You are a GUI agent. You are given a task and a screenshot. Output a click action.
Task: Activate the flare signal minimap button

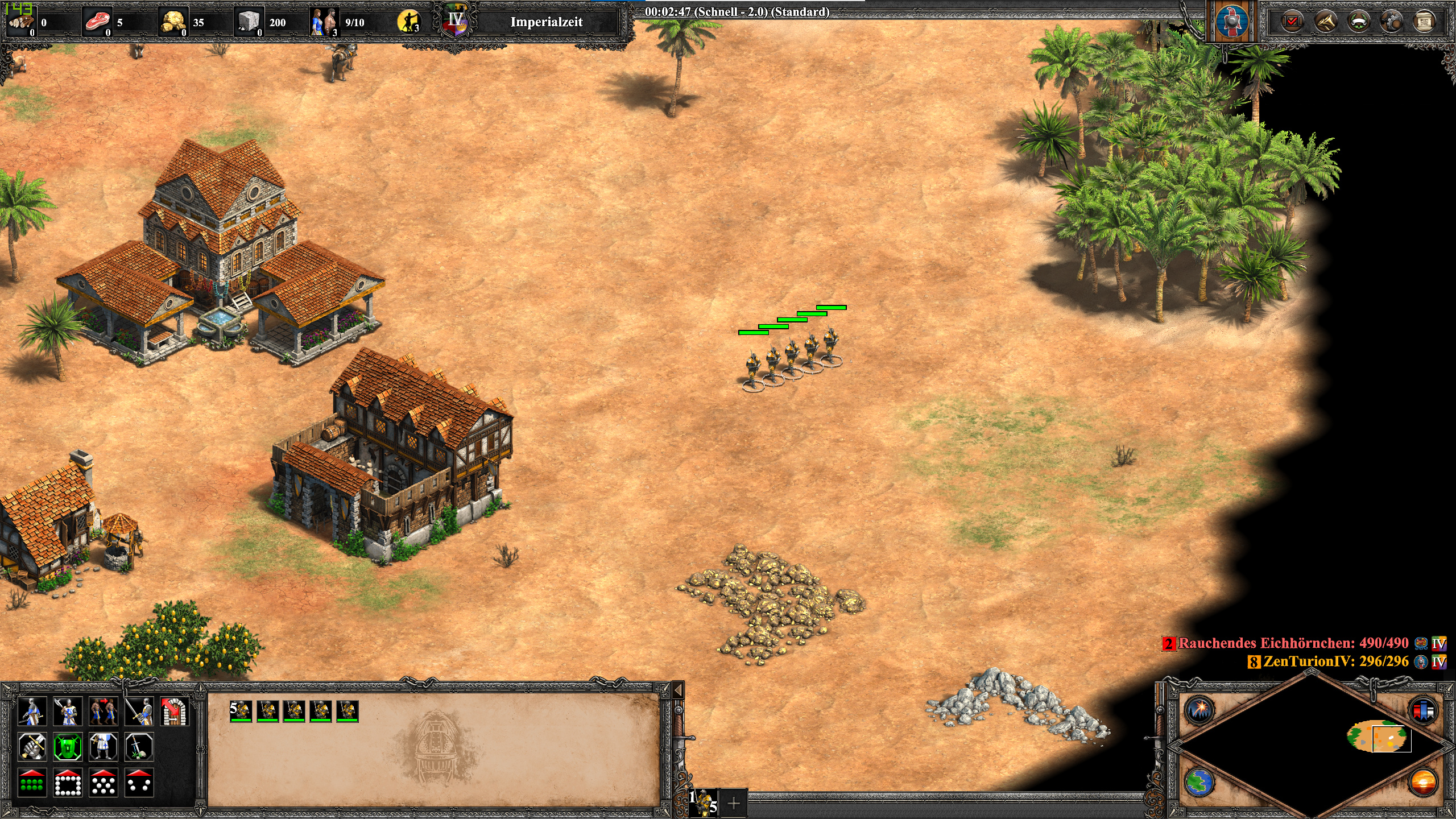[x=1199, y=710]
